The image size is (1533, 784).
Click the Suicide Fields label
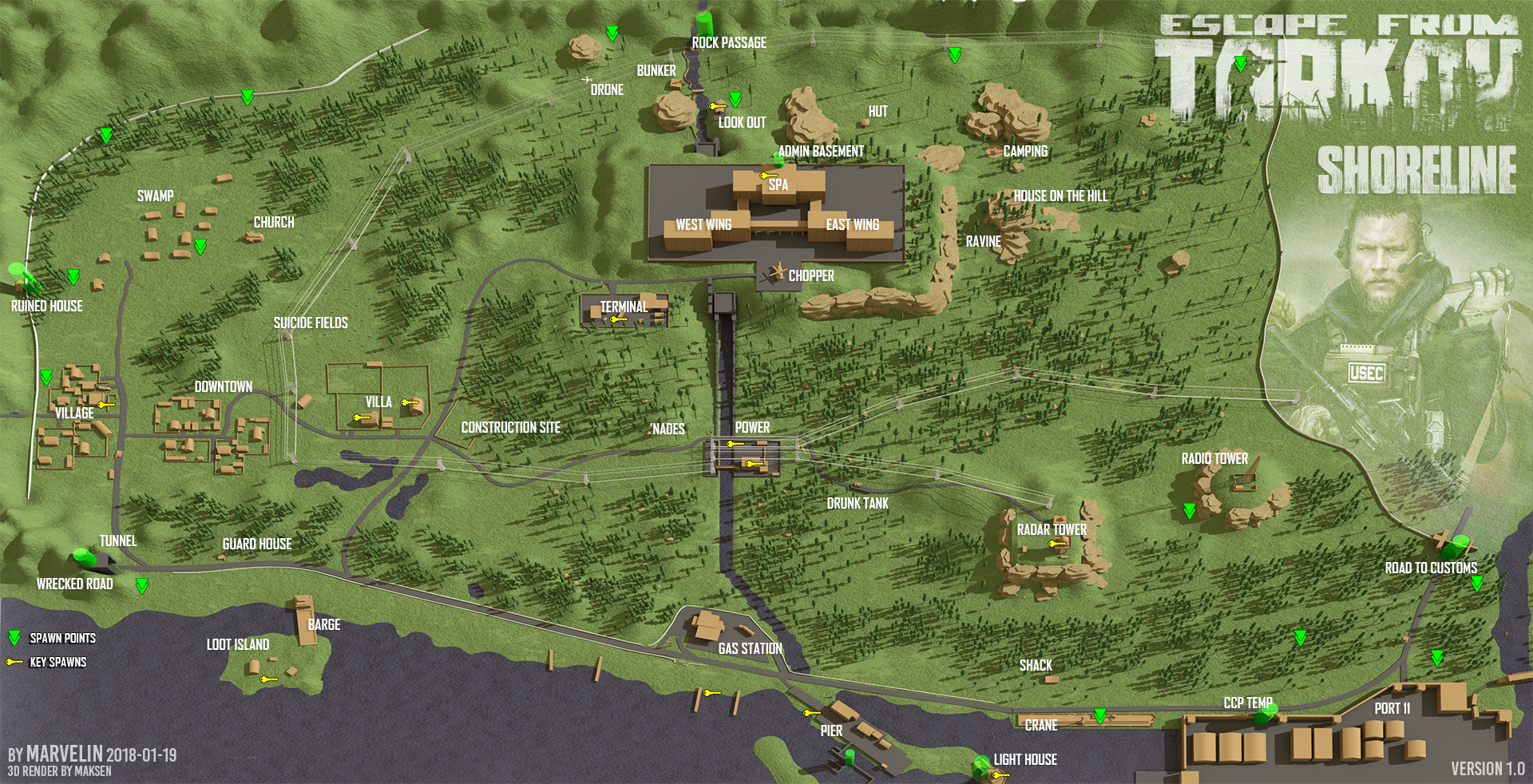pos(311,323)
